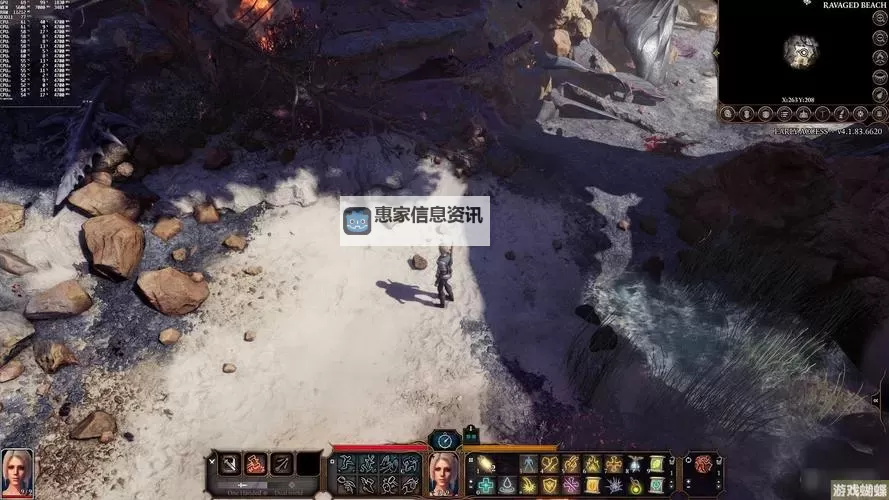Click the 惠家信息资讯 watermark logo
The image size is (889, 500).
click(x=414, y=221)
